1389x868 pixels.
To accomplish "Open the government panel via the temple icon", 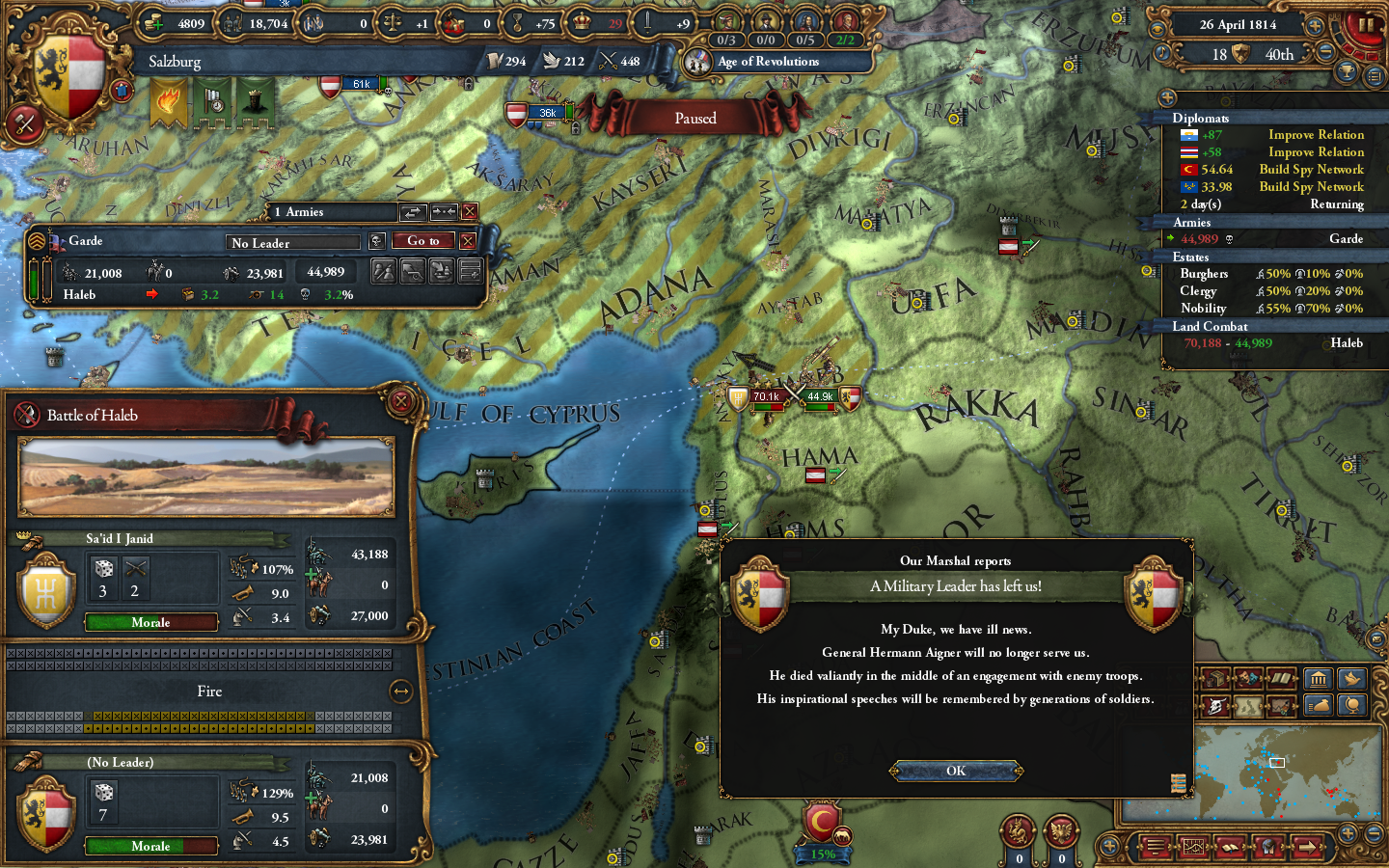I will coord(1318,678).
